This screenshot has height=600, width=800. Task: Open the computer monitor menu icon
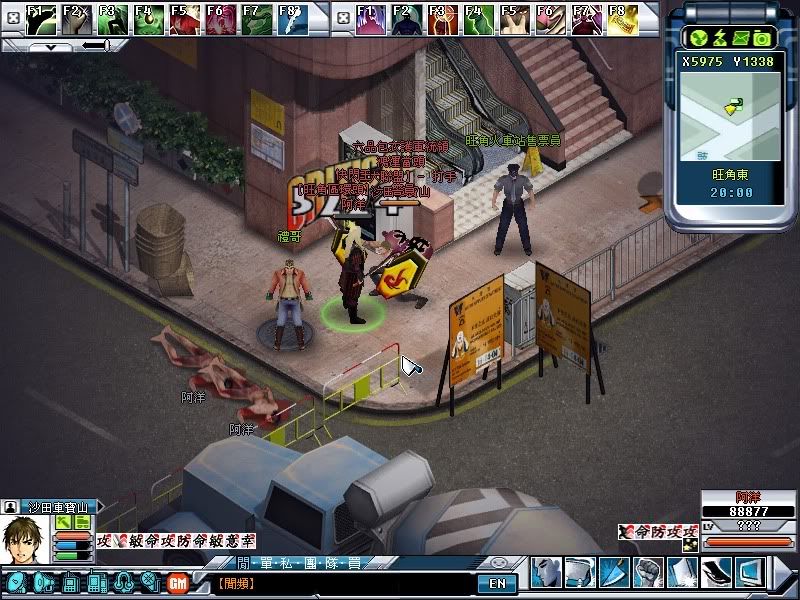pos(750,572)
